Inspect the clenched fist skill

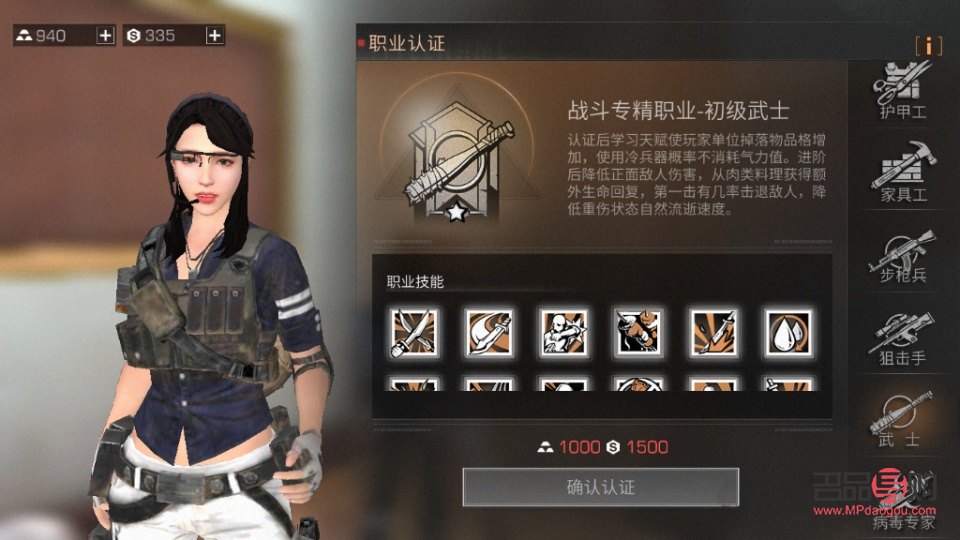[x=638, y=332]
